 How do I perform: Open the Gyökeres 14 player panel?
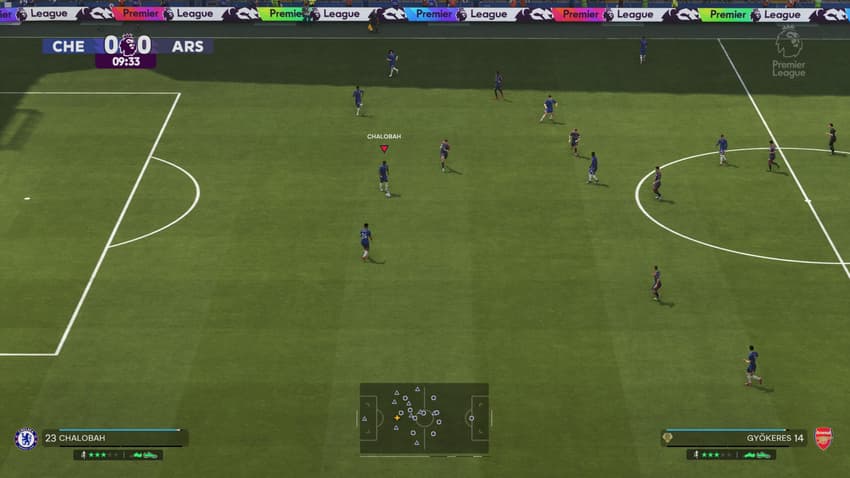pos(734,438)
